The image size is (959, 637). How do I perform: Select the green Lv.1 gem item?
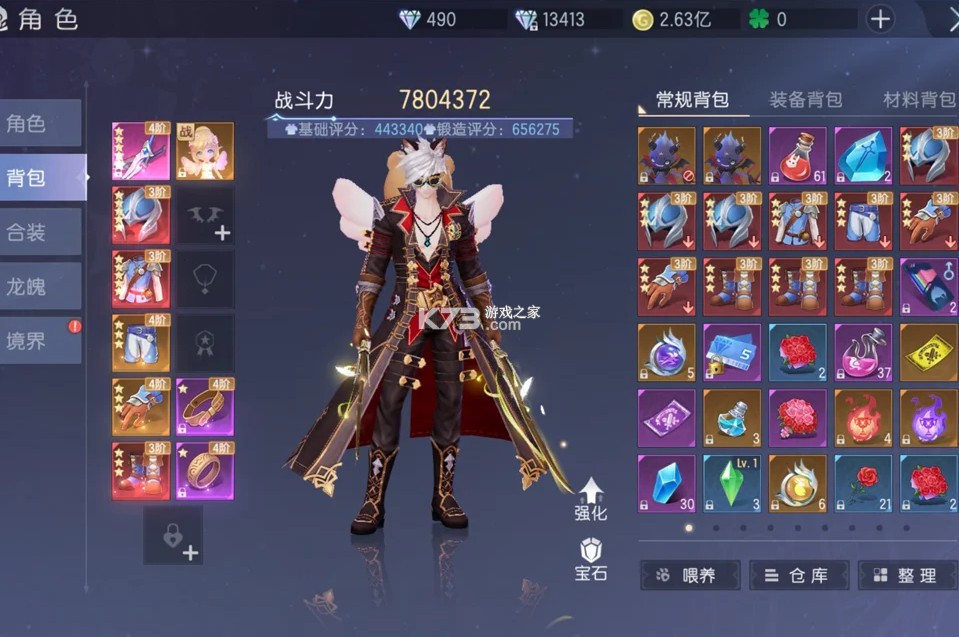click(x=731, y=484)
